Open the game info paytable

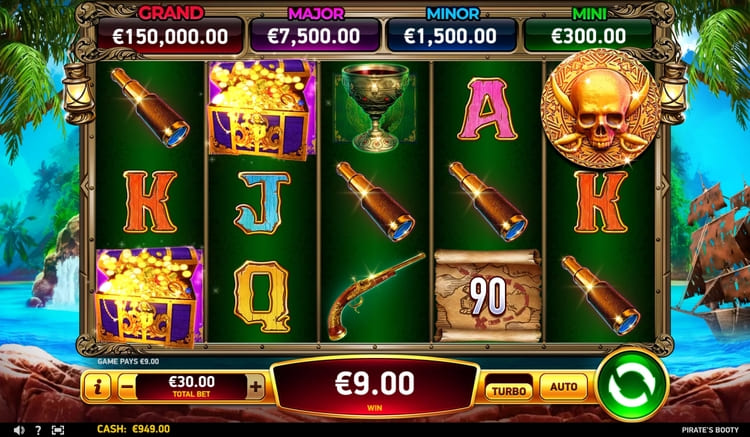tap(97, 386)
